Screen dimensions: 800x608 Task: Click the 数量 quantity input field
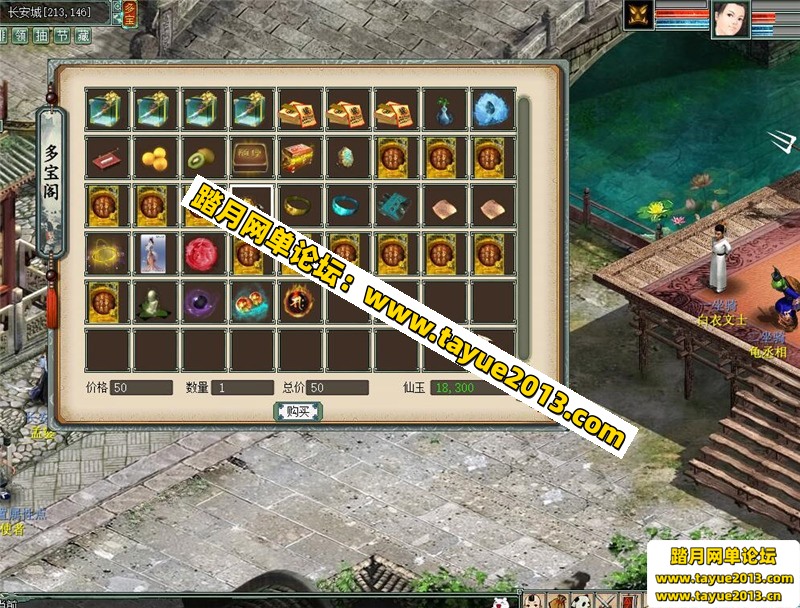[x=241, y=387]
